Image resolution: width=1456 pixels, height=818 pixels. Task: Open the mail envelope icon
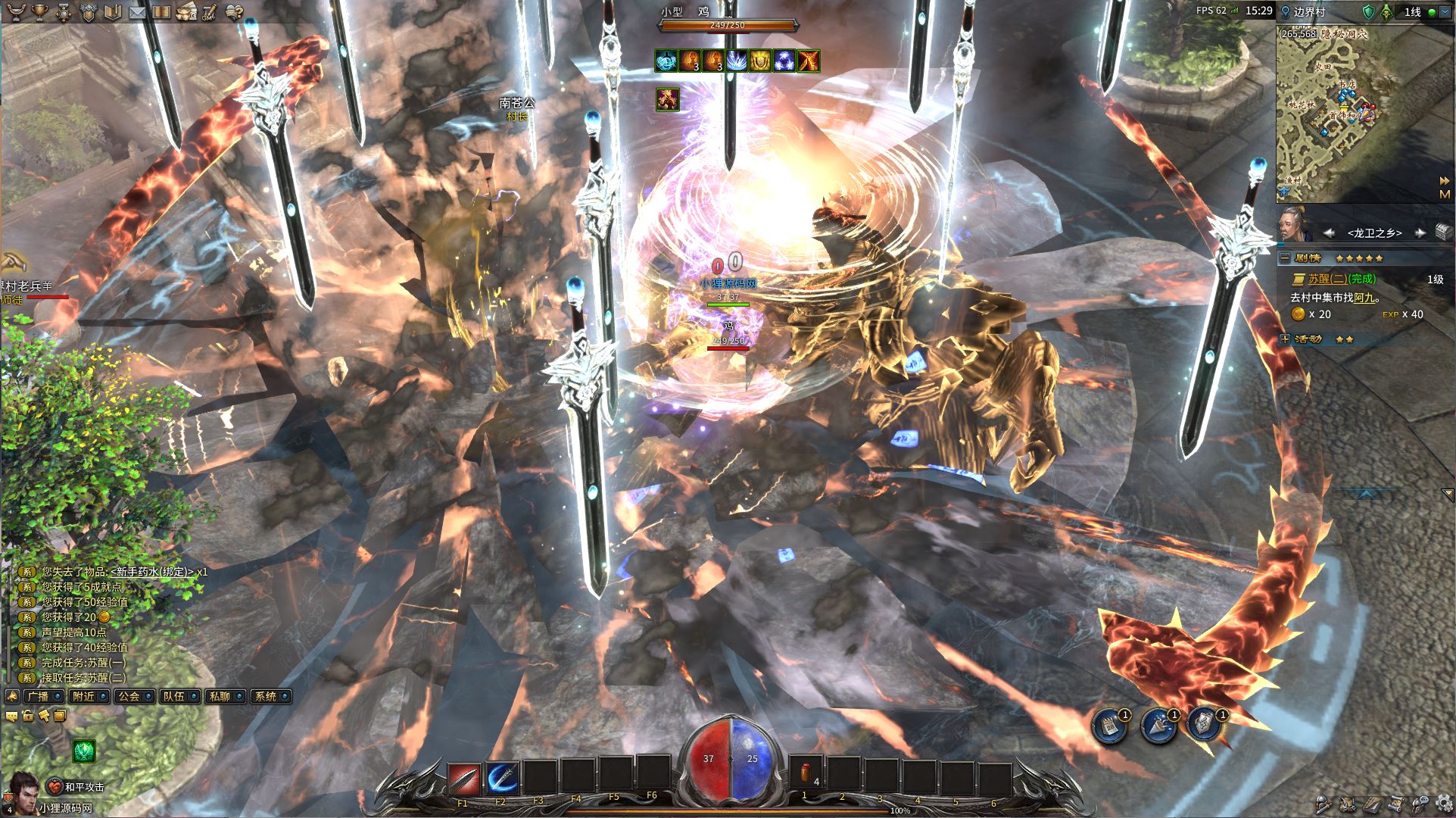(x=137, y=12)
